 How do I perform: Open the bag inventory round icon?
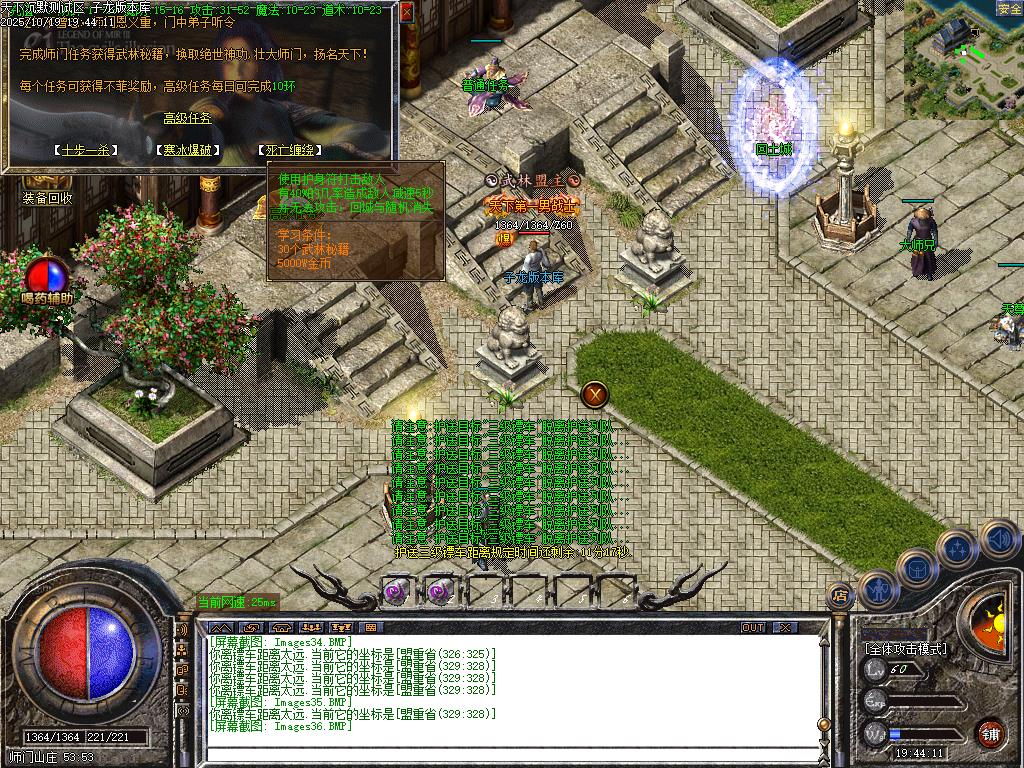(x=916, y=567)
